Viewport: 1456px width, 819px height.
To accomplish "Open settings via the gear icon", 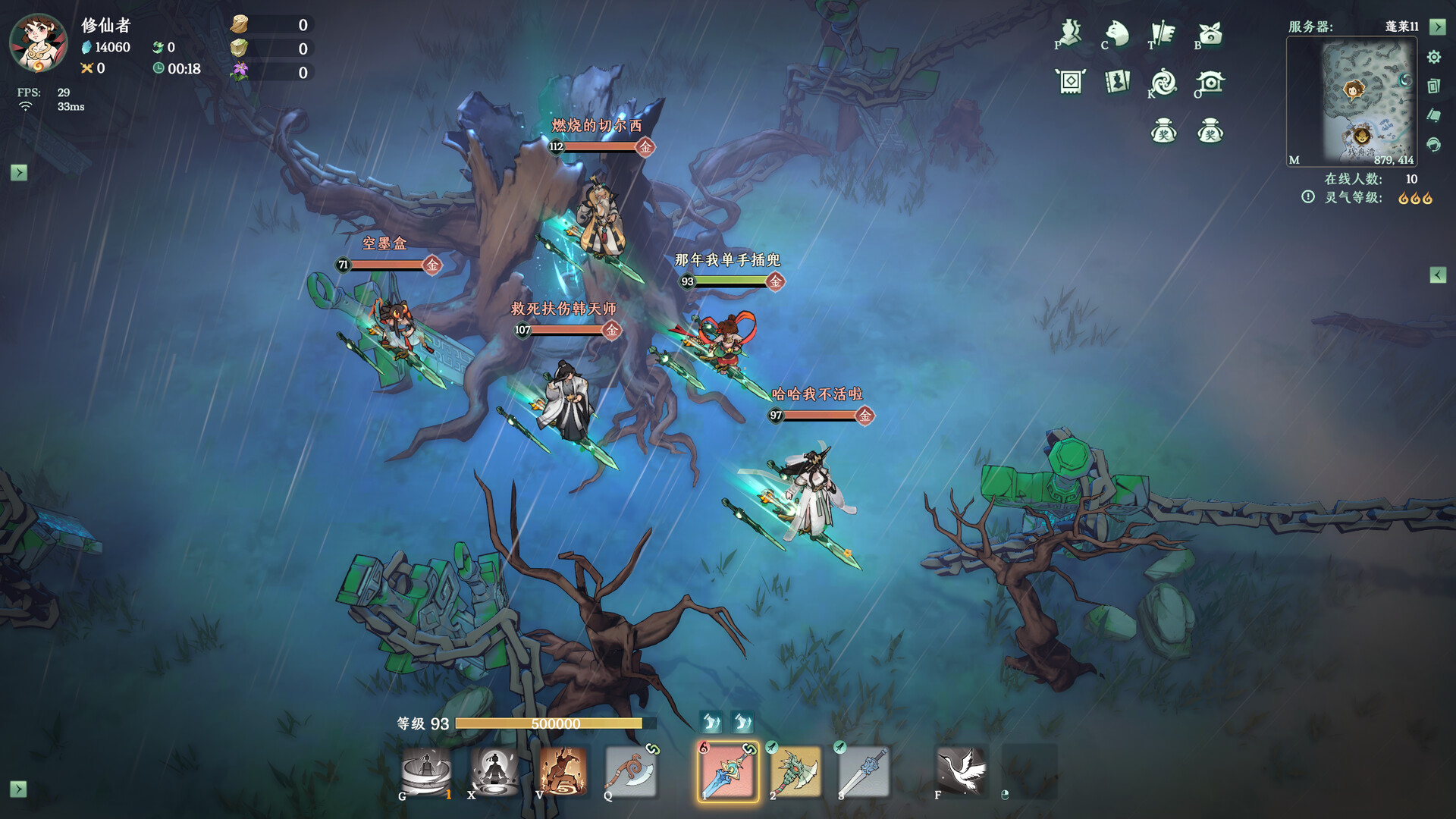I will pyautogui.click(x=1433, y=57).
